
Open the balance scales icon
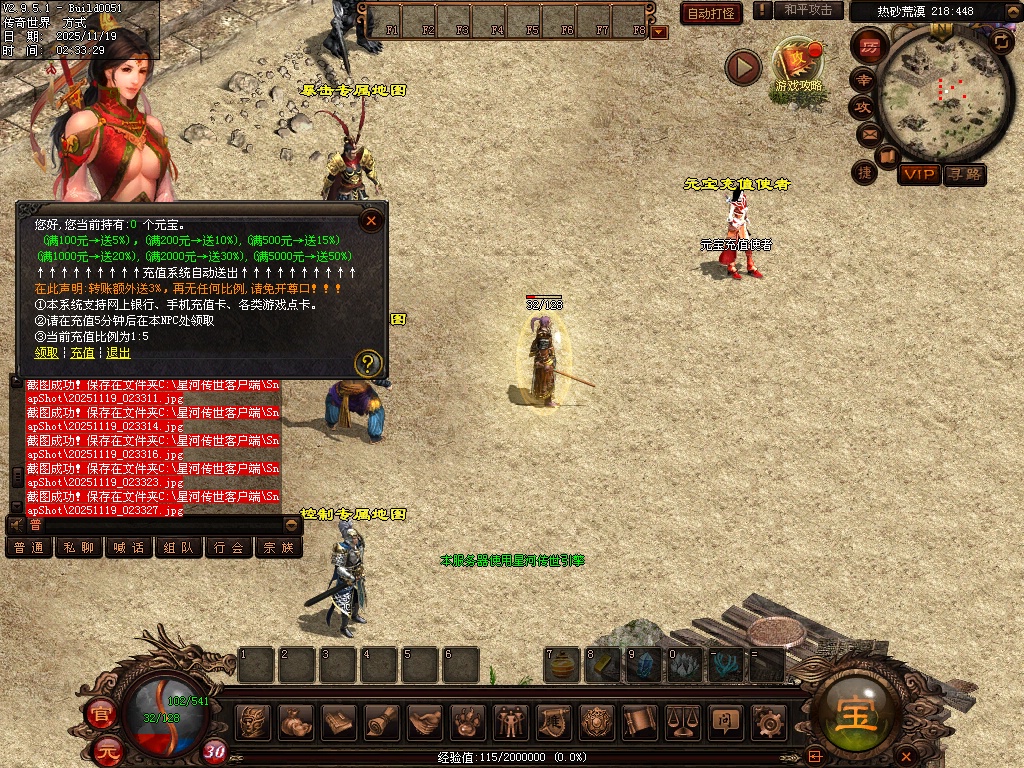[x=682, y=721]
